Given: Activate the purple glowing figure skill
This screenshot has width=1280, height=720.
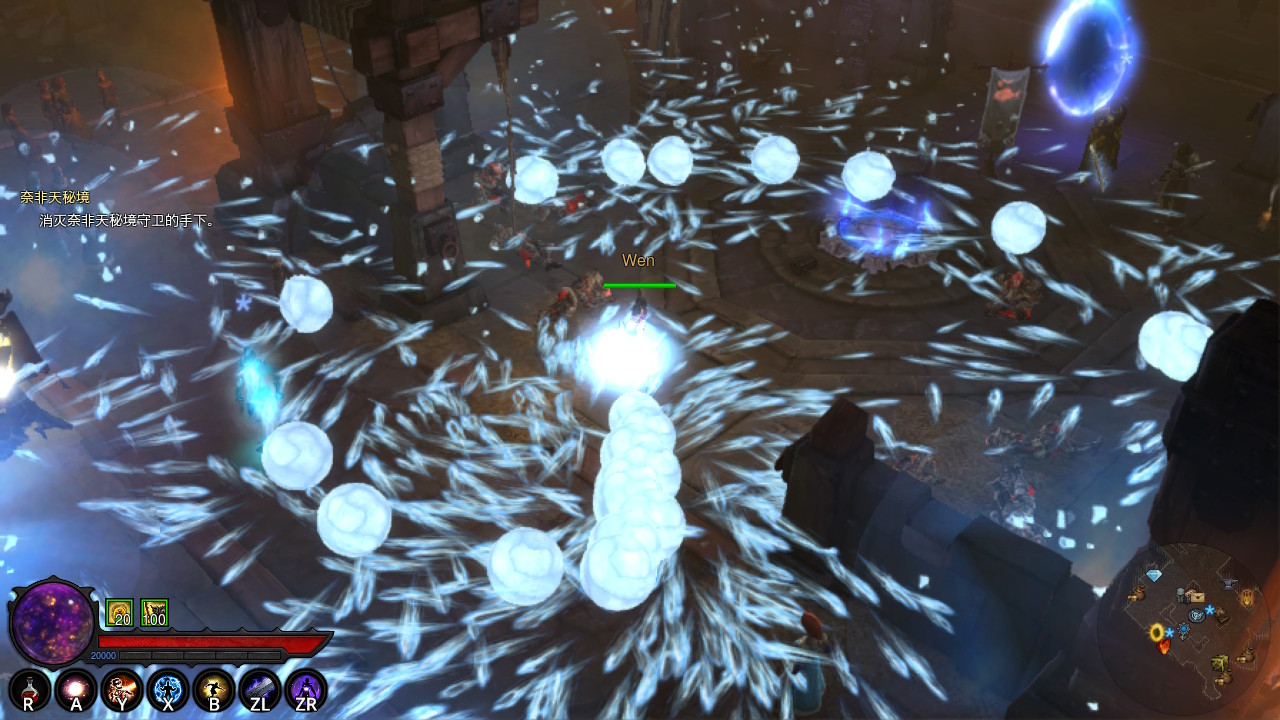Looking at the screenshot, I should (x=305, y=689).
